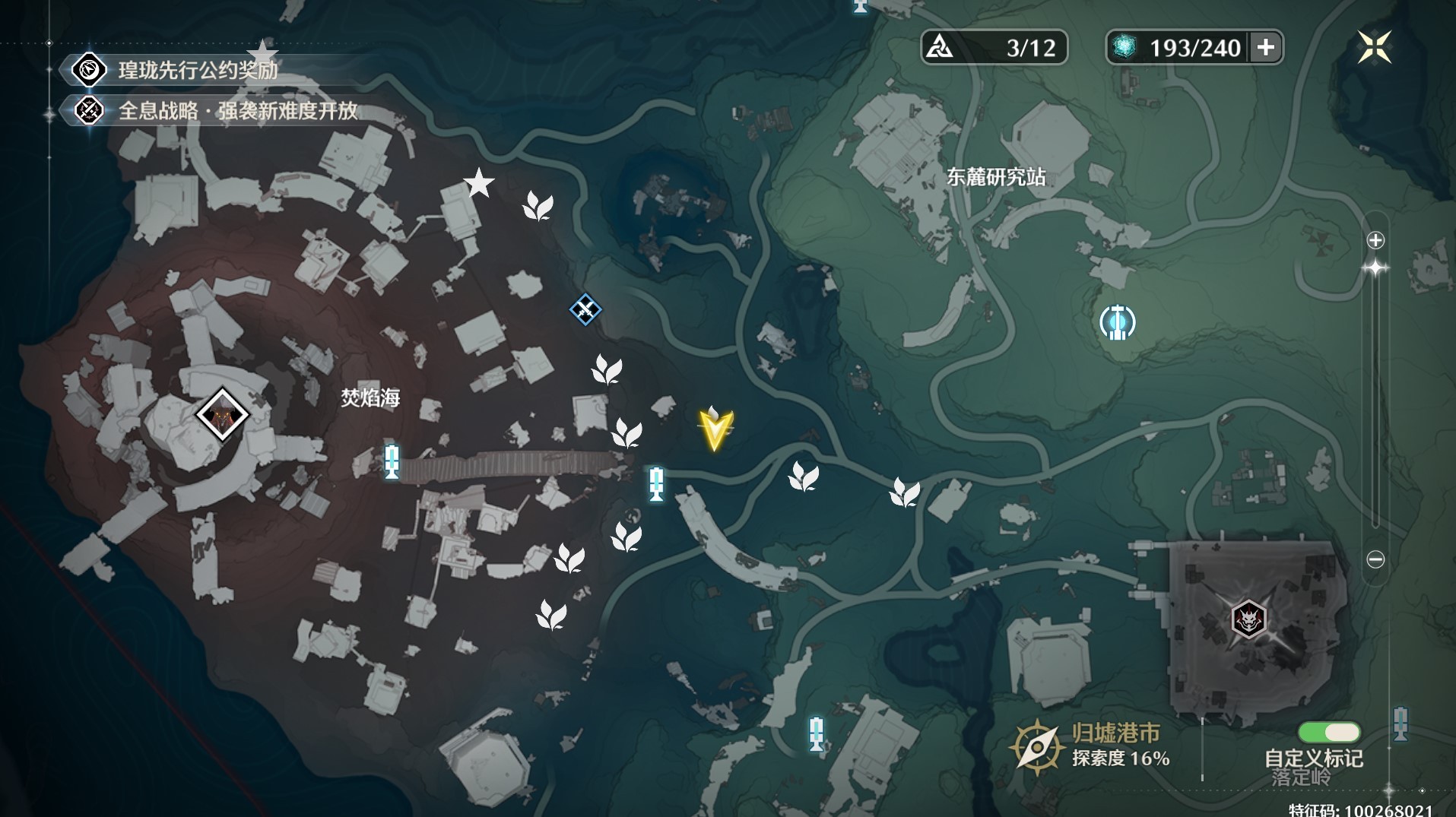Image resolution: width=1456 pixels, height=817 pixels.
Task: Open the 归墟港市 exploration progress compass
Action: click(1036, 747)
